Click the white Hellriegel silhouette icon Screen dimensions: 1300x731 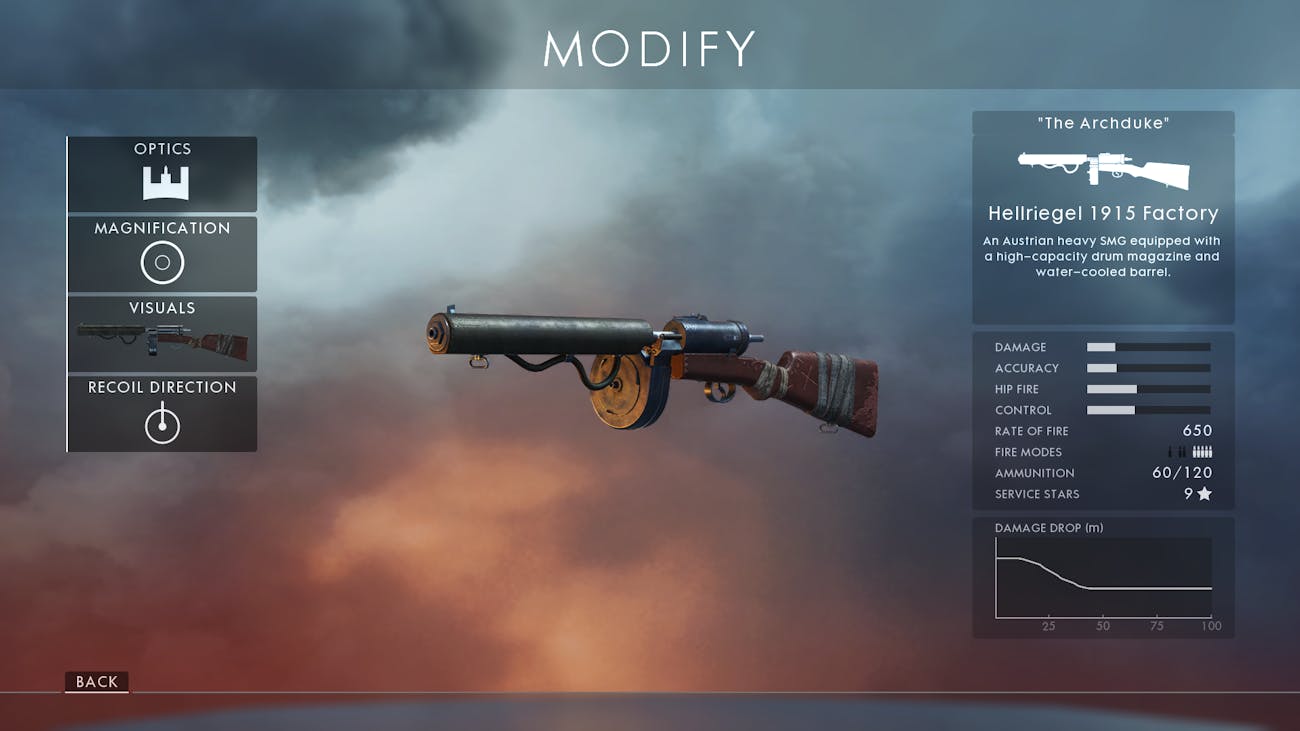point(1102,171)
